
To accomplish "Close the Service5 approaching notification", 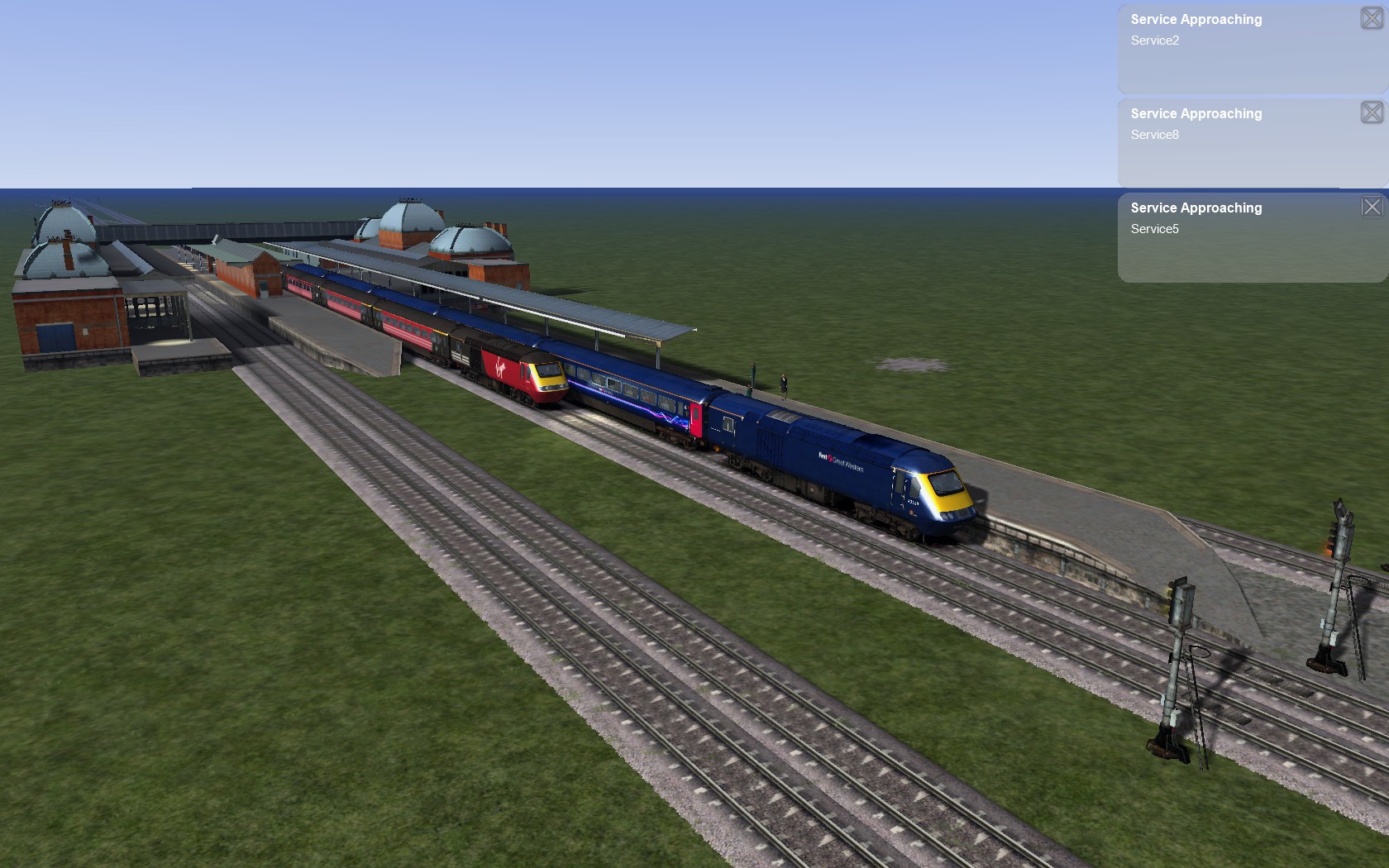I will (x=1371, y=207).
